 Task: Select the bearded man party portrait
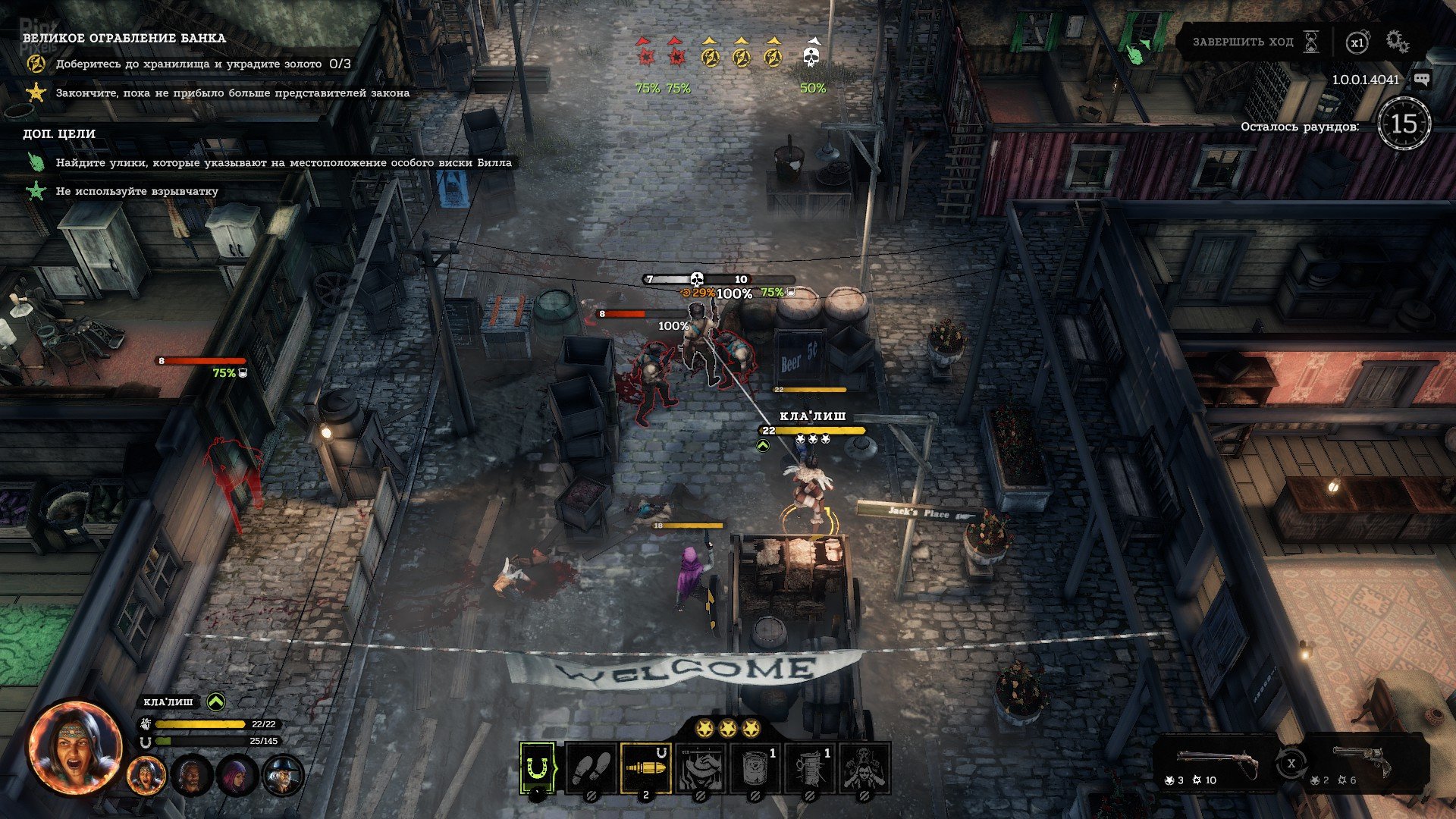pyautogui.click(x=192, y=776)
